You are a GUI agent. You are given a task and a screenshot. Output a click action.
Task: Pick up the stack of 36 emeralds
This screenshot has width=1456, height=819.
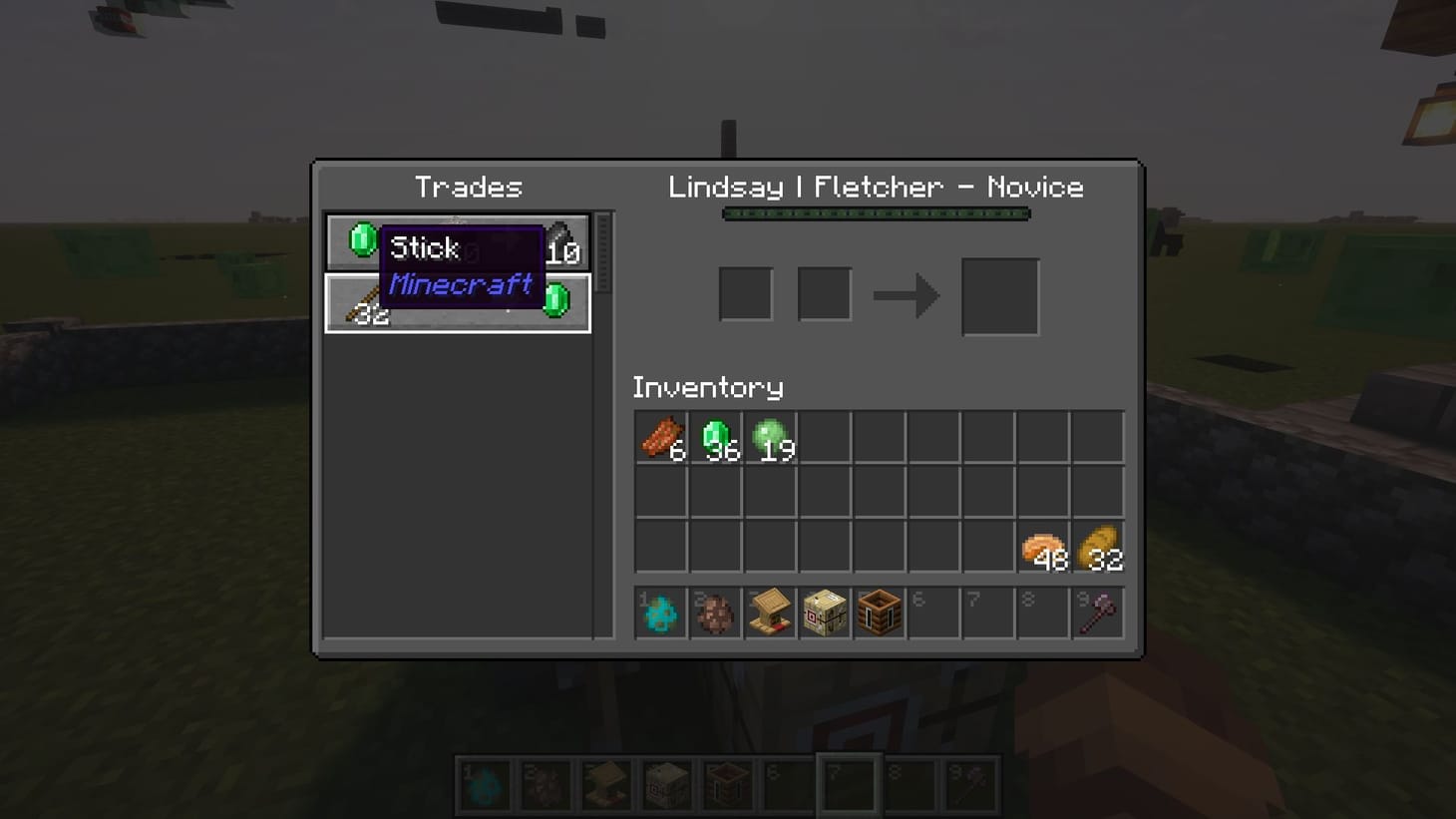(715, 437)
